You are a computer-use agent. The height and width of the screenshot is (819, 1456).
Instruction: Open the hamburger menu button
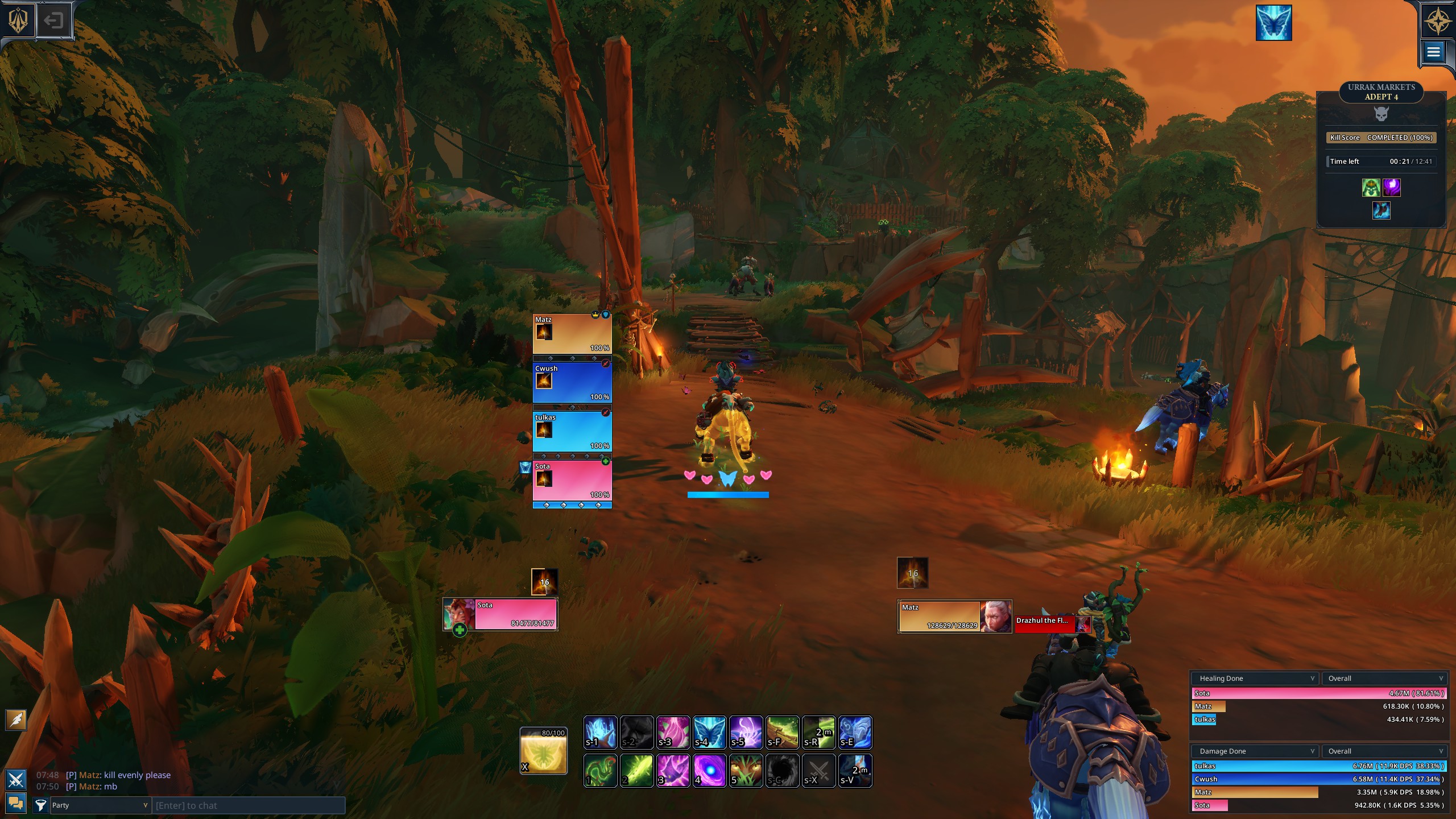pyautogui.click(x=1433, y=52)
